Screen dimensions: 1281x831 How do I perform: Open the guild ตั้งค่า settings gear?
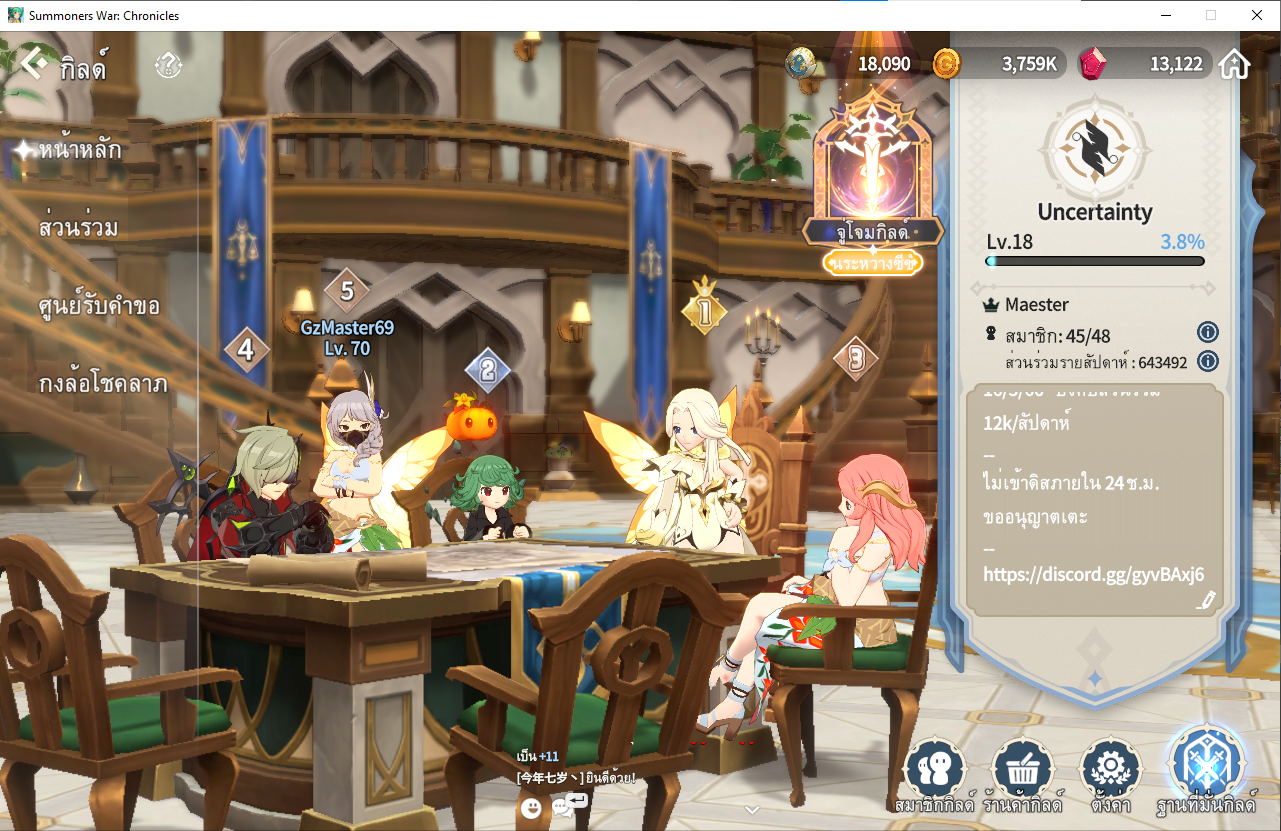click(x=1111, y=774)
